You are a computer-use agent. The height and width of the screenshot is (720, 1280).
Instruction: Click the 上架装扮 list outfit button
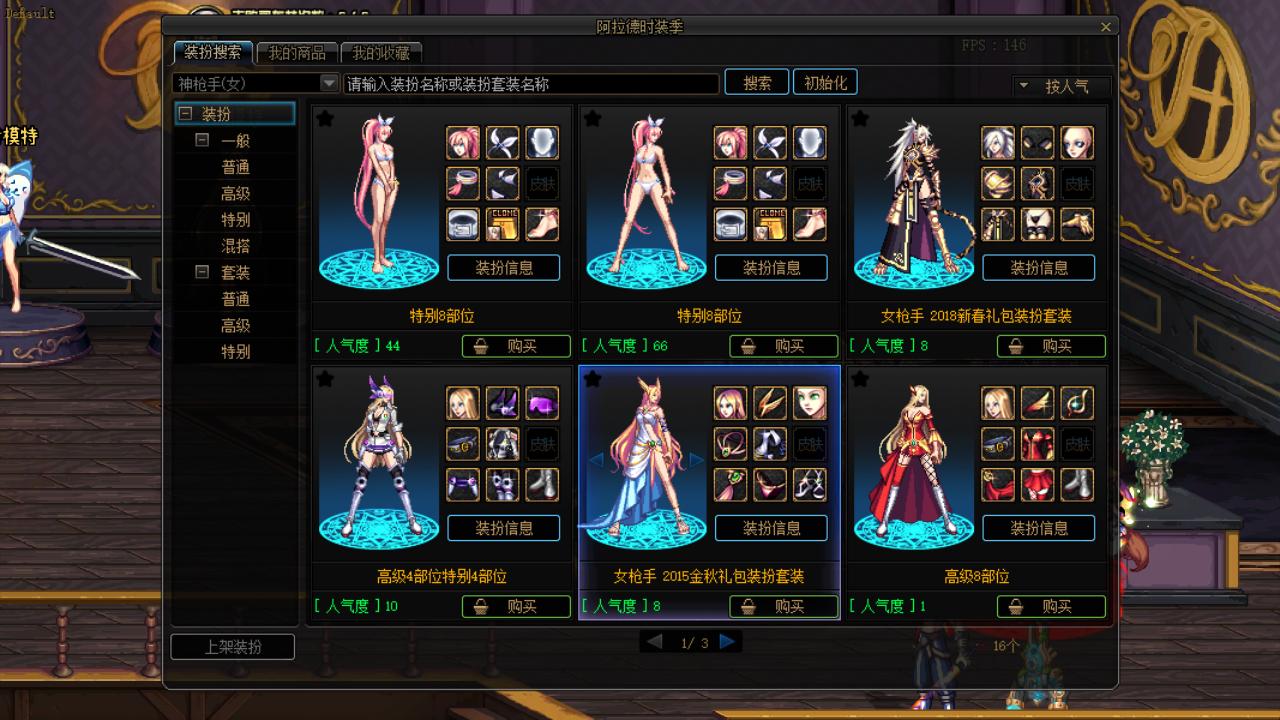click(x=233, y=647)
